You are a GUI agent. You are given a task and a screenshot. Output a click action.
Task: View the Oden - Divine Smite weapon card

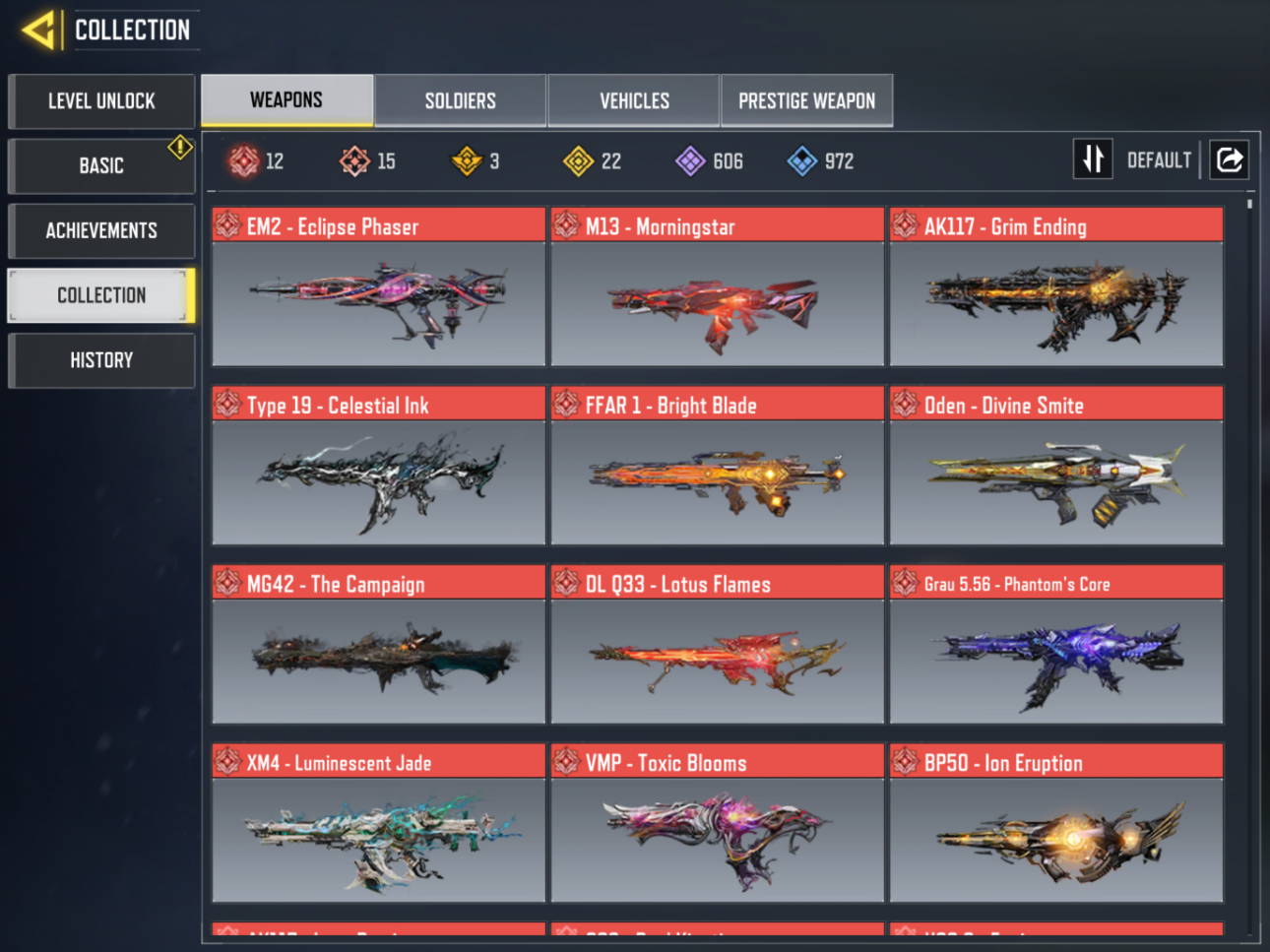(1055, 470)
